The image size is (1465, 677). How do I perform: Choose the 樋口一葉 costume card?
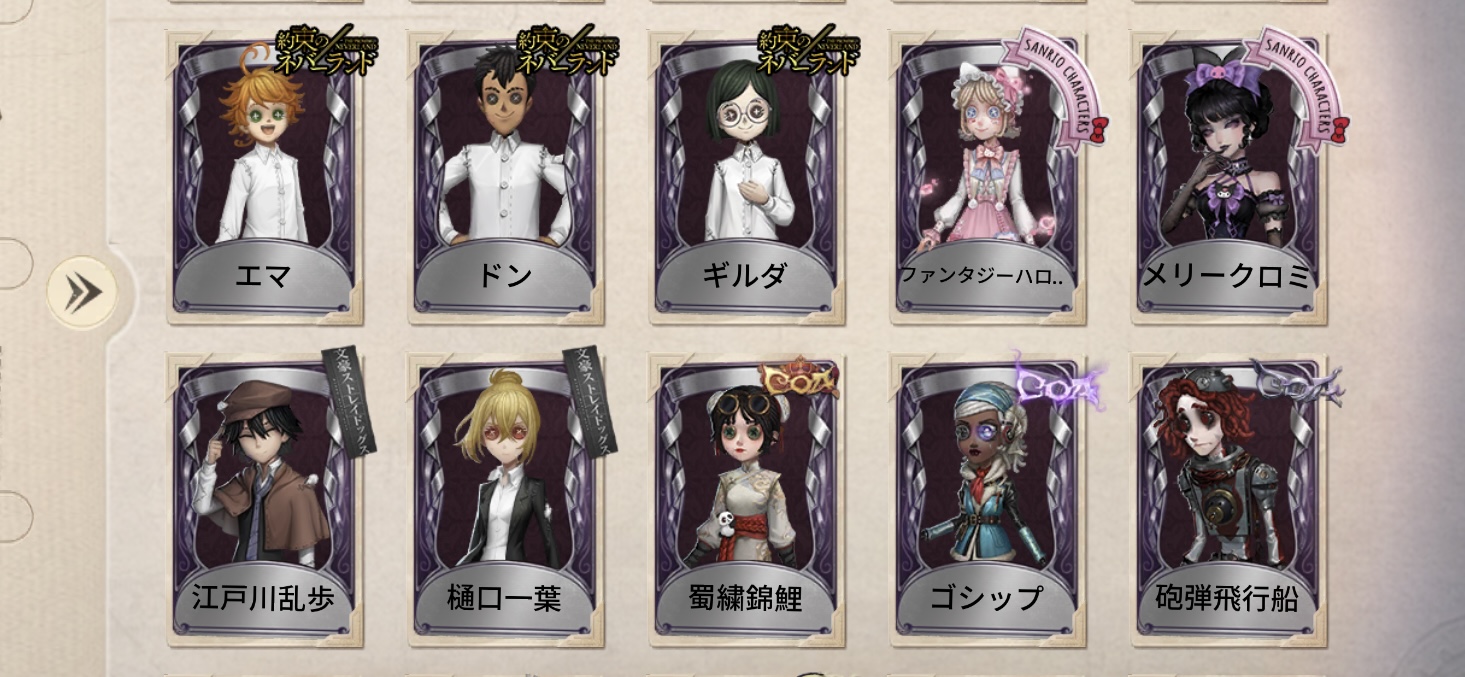click(505, 500)
